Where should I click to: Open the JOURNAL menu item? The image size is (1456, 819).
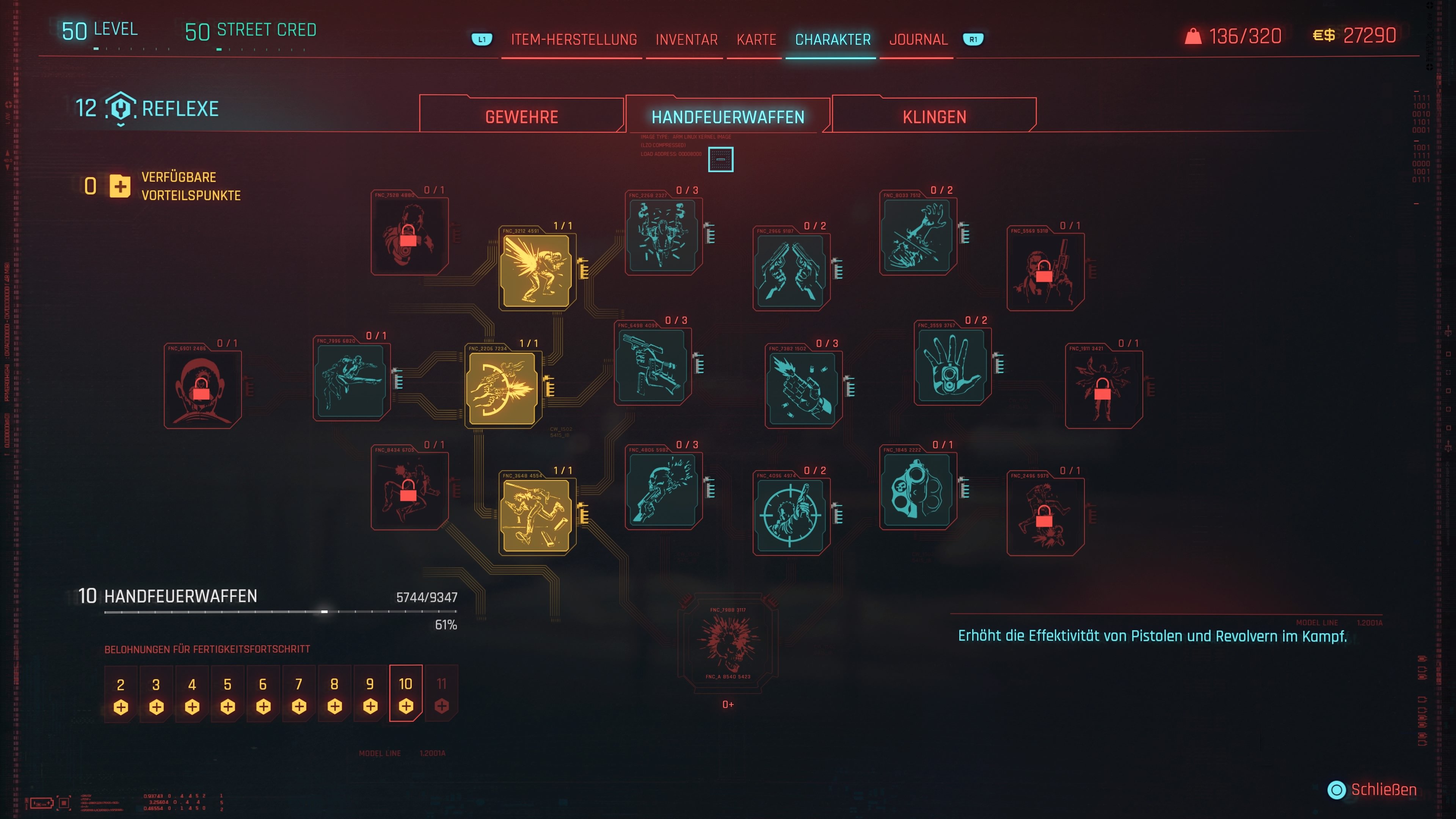pos(918,39)
